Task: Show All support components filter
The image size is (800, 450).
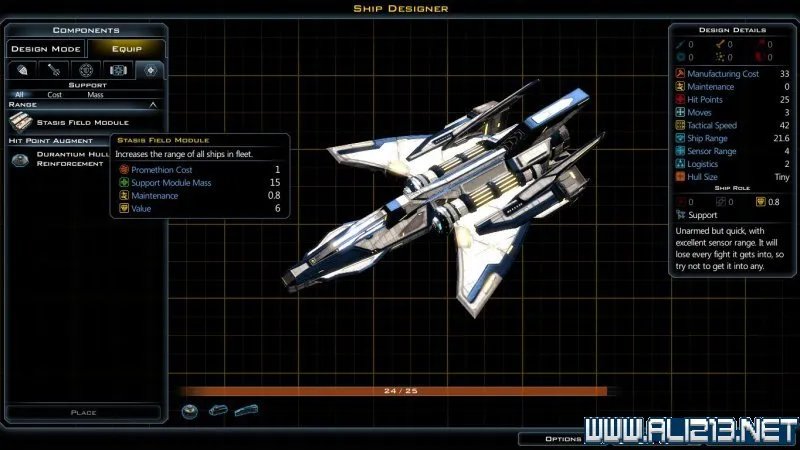Action: 19,94
